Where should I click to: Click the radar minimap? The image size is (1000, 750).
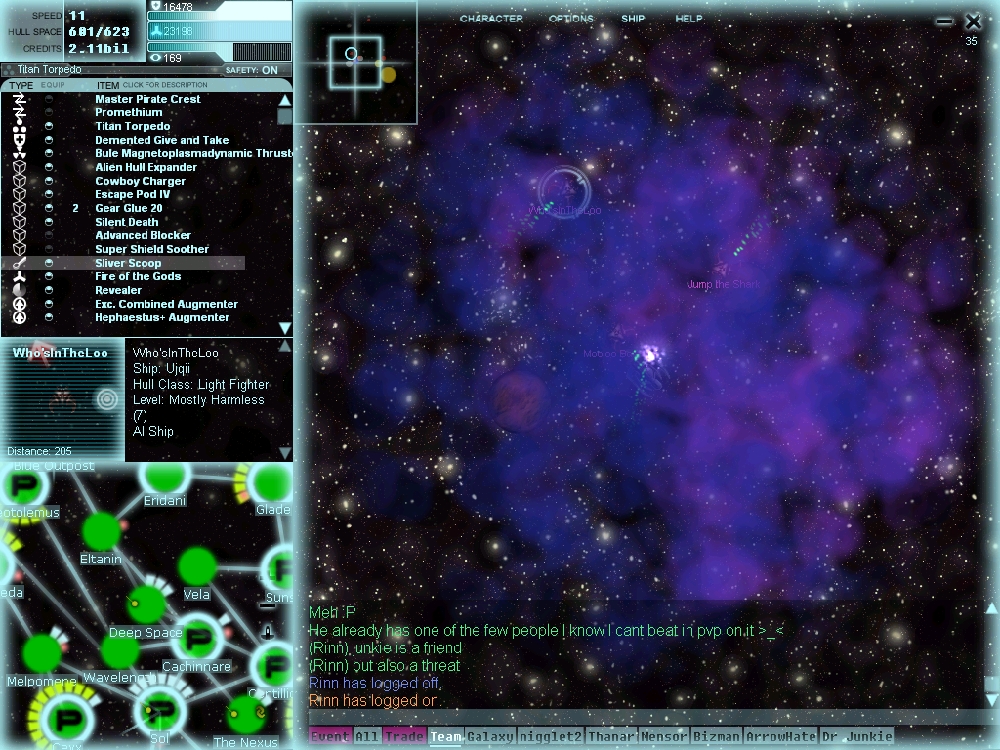click(353, 62)
